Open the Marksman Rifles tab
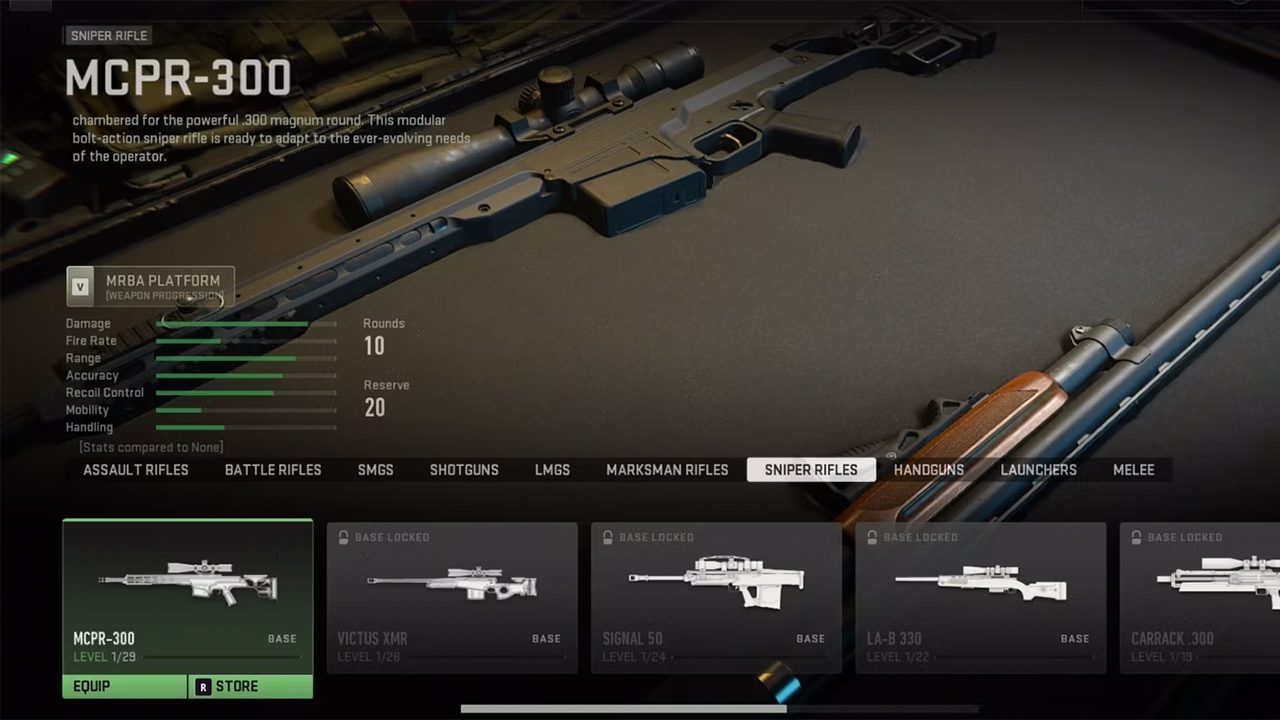Image resolution: width=1280 pixels, height=720 pixels. click(x=667, y=470)
